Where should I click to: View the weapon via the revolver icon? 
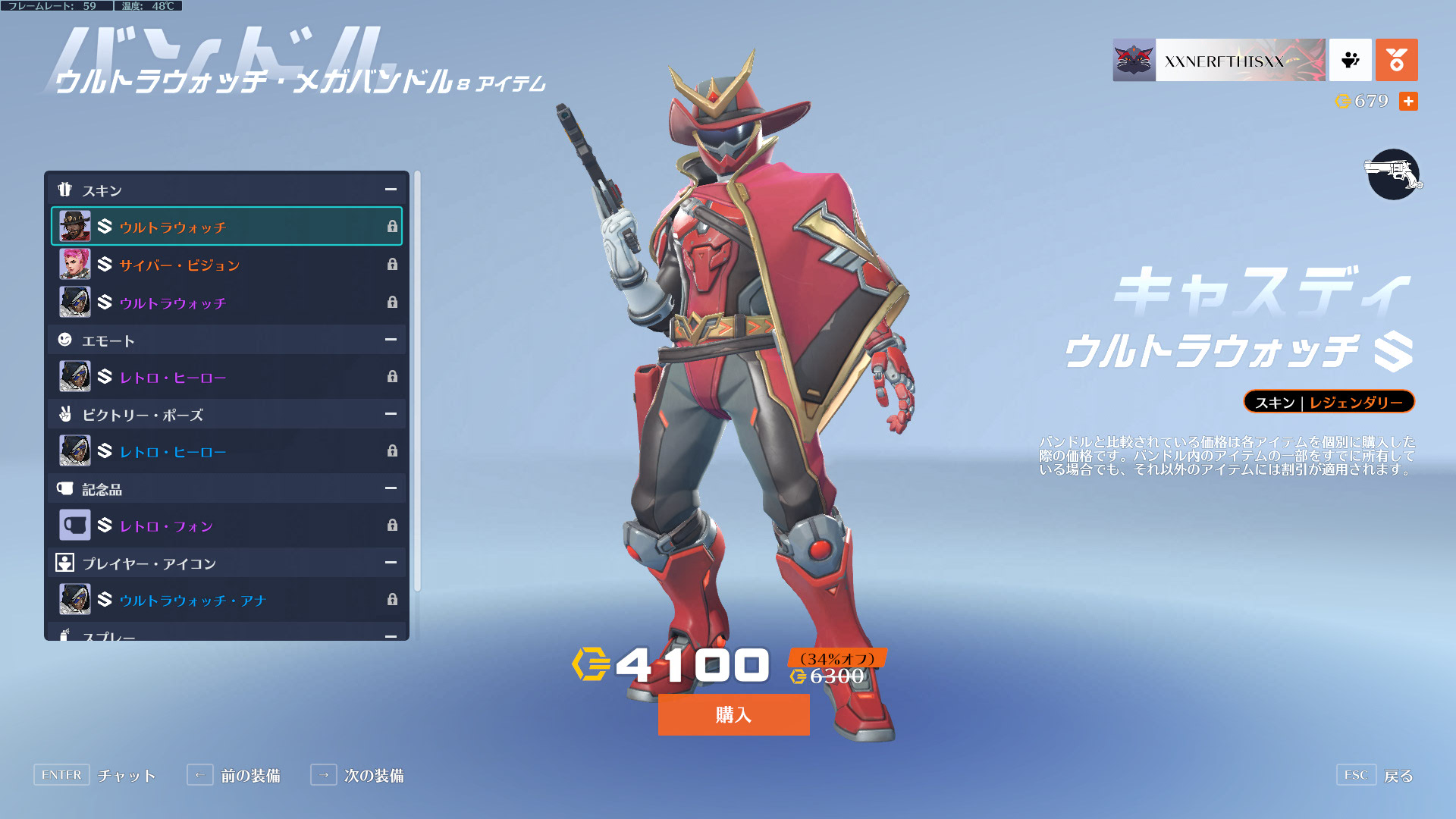coord(1393,174)
